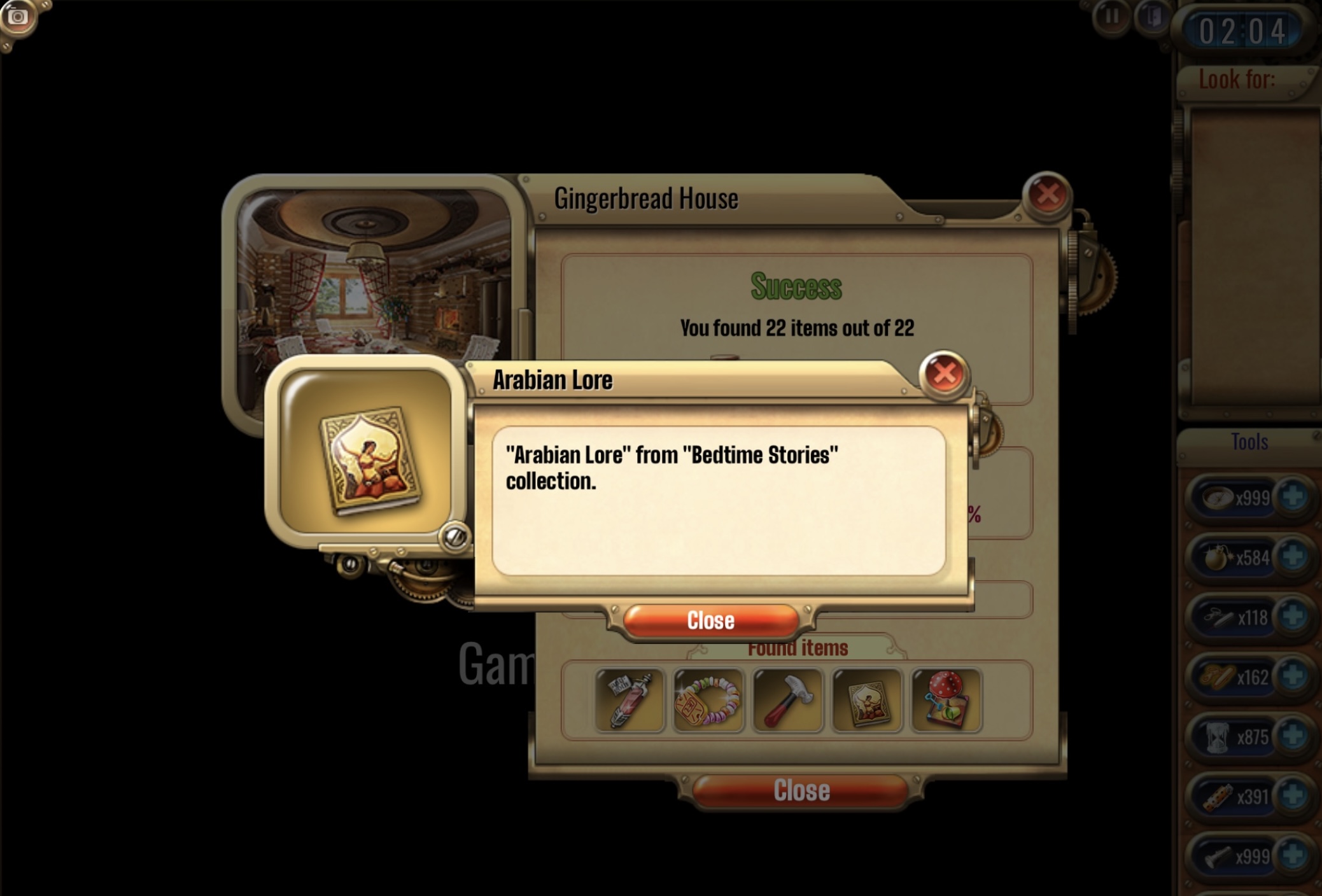Viewport: 1322px width, 896px height.
Task: Activate the firecracker tool
Action: tap(1217, 797)
